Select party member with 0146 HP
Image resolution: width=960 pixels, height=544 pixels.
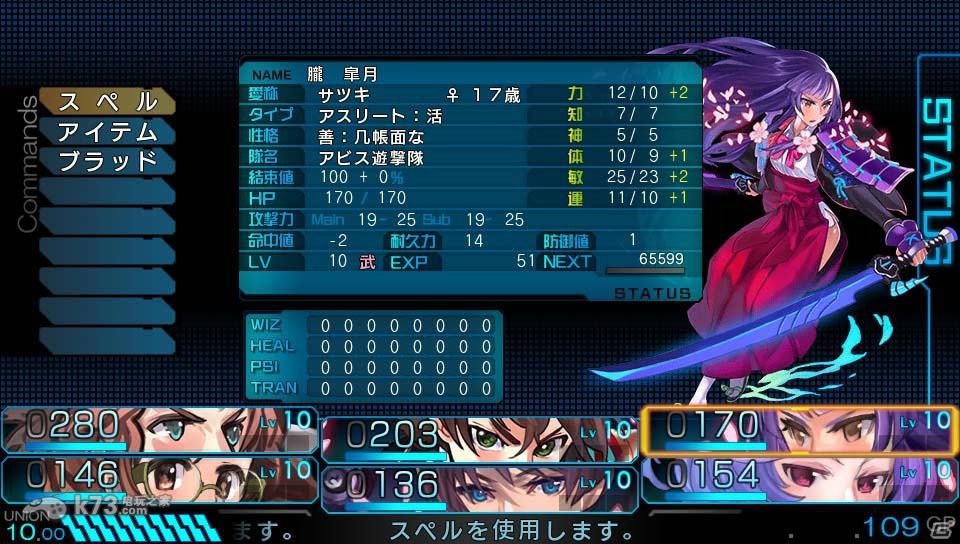160,478
